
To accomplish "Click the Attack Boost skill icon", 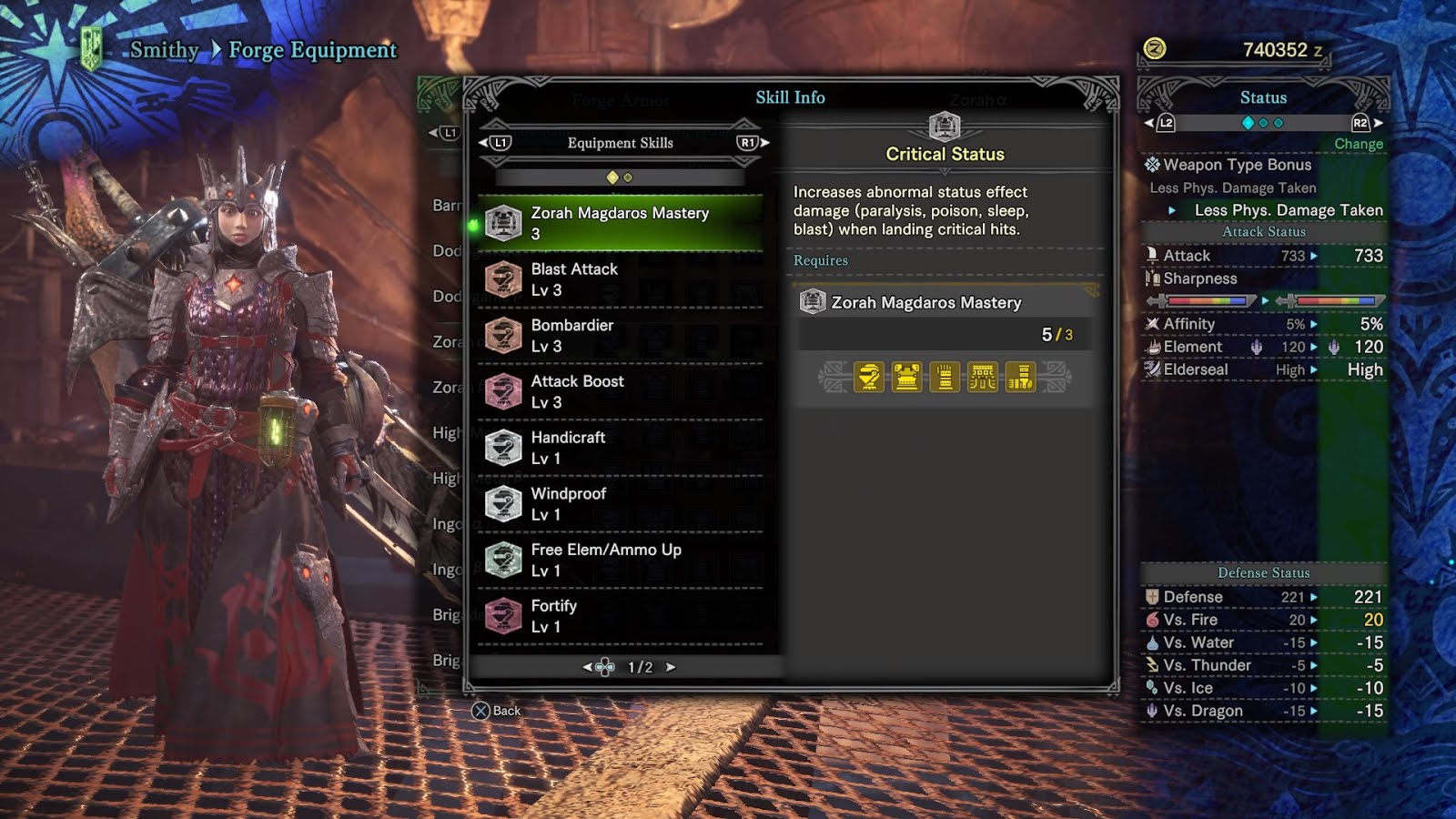I will (x=504, y=389).
